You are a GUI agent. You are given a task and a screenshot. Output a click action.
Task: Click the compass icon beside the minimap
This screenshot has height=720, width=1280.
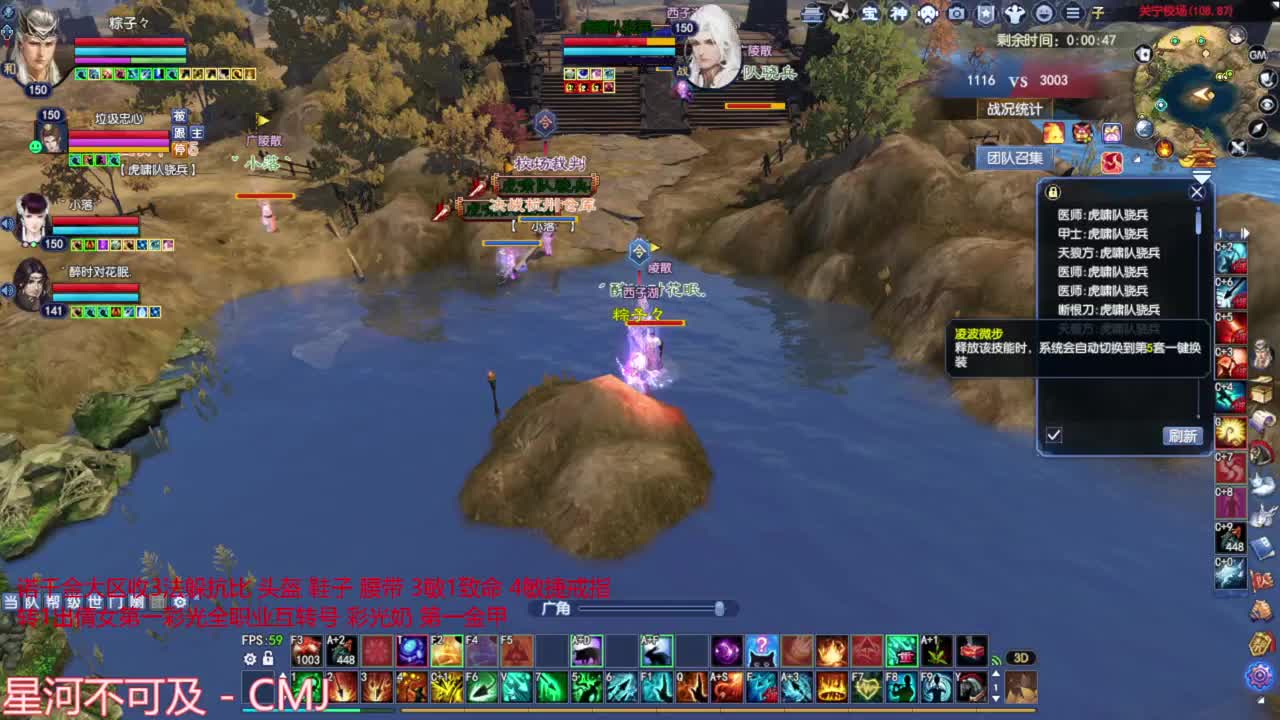point(1257,129)
